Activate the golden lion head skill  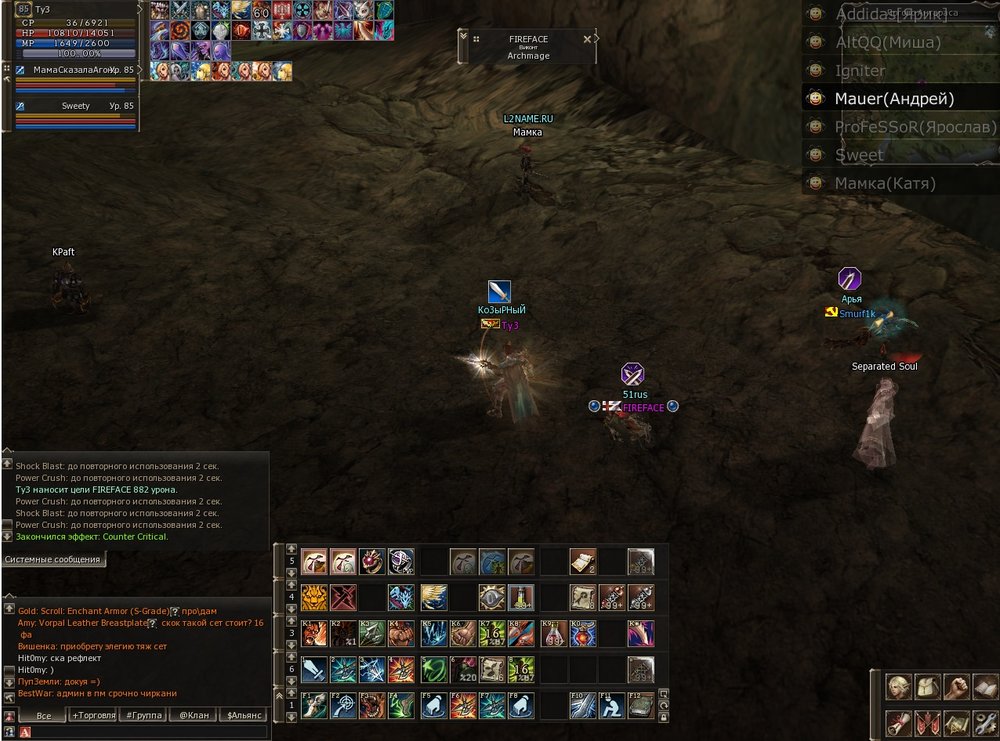(315, 598)
